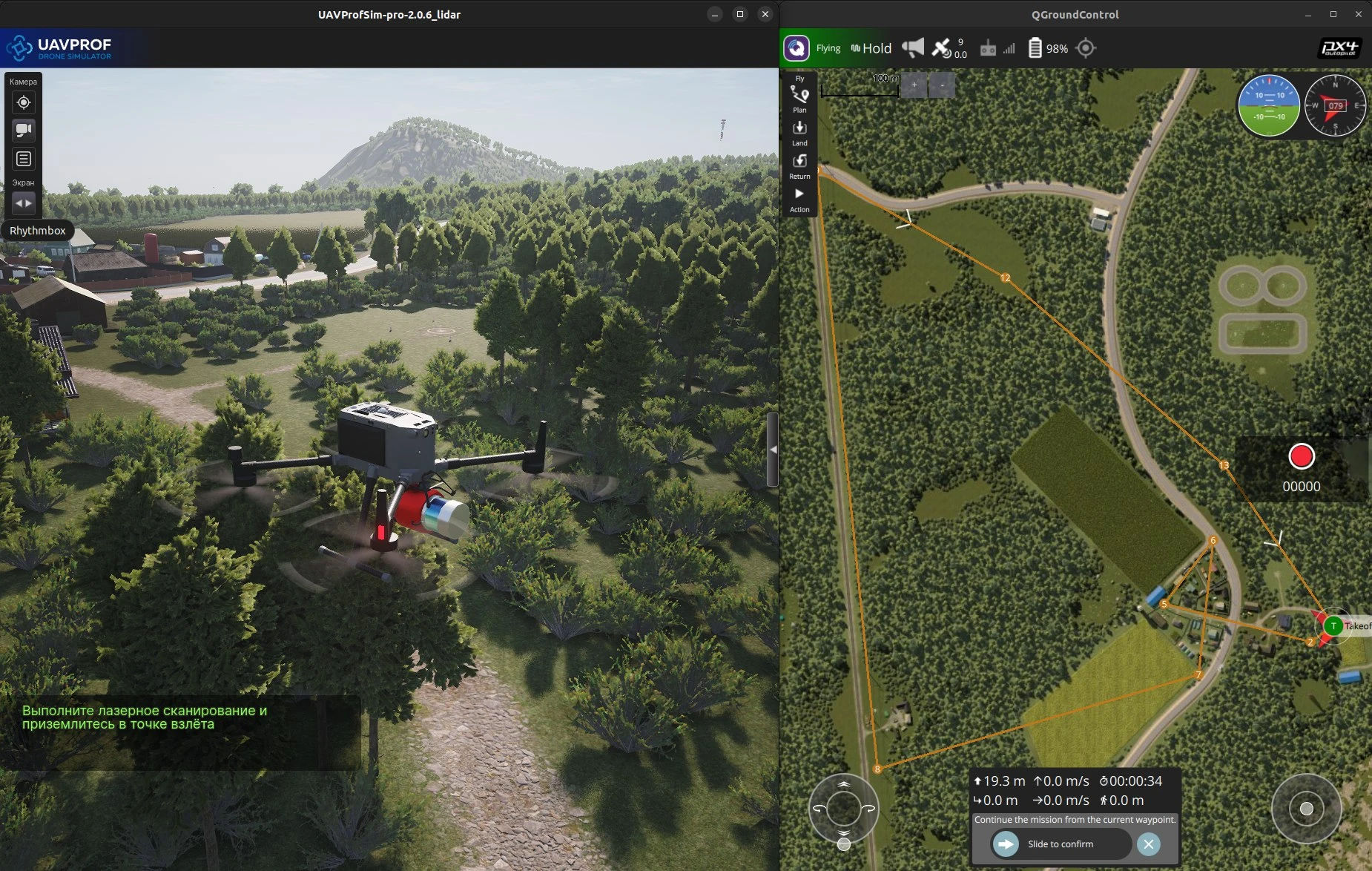
Task: Open the simulator list menu icon
Action: [x=24, y=159]
